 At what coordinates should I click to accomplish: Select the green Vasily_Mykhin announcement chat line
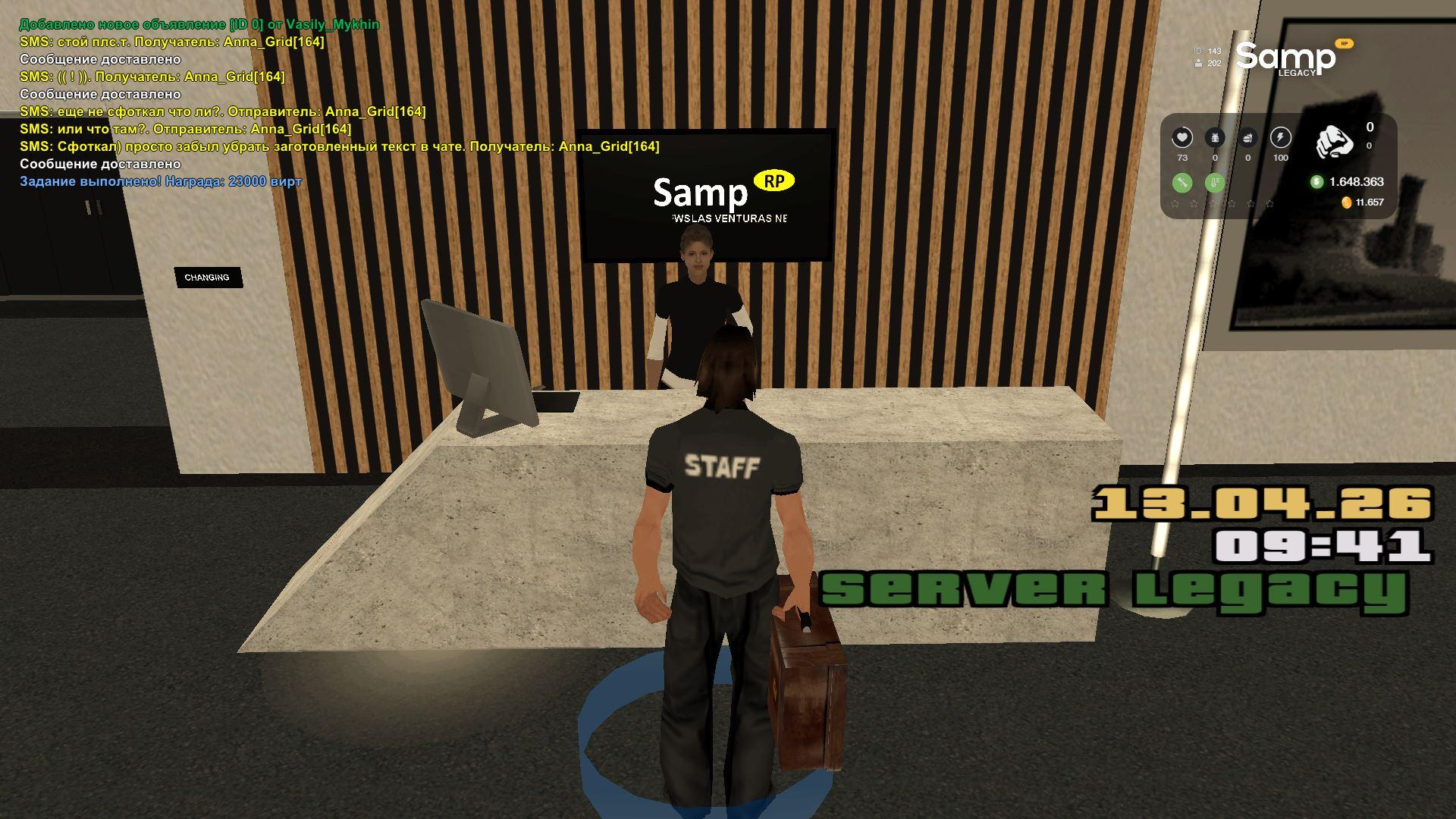click(199, 24)
